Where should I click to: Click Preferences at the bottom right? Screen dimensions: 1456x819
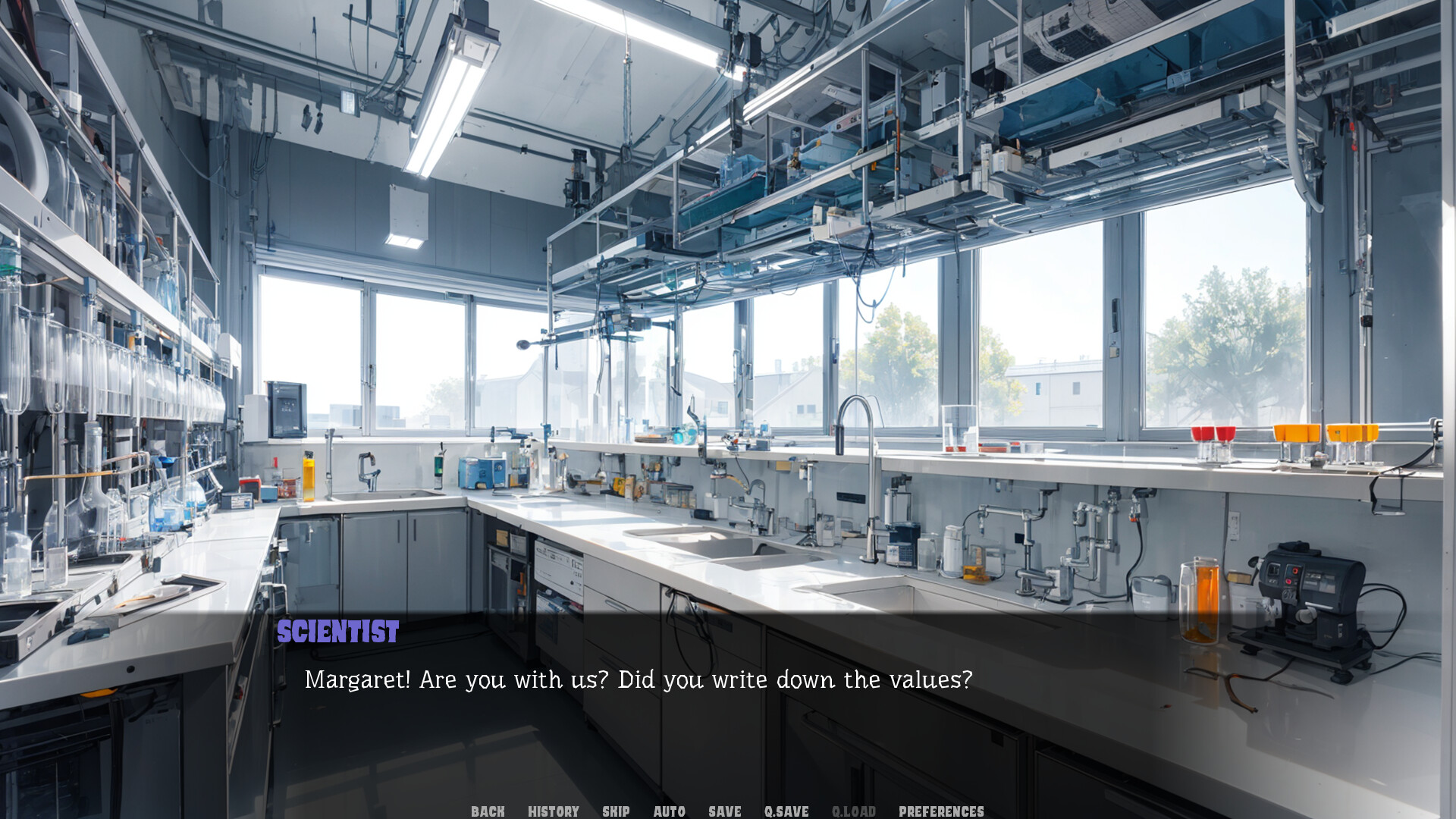coord(940,811)
